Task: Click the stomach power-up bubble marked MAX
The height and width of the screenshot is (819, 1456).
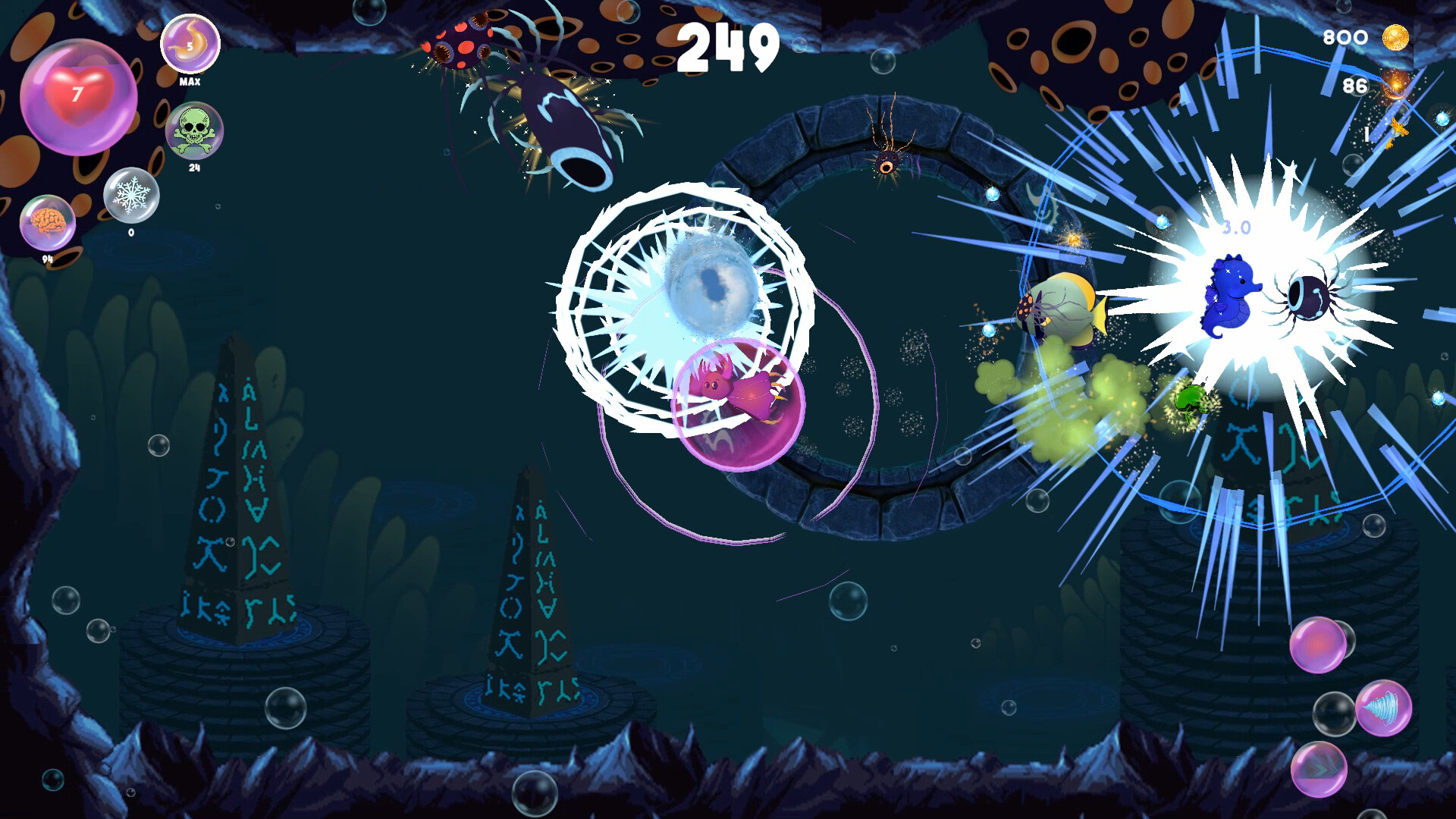Action: (x=190, y=45)
